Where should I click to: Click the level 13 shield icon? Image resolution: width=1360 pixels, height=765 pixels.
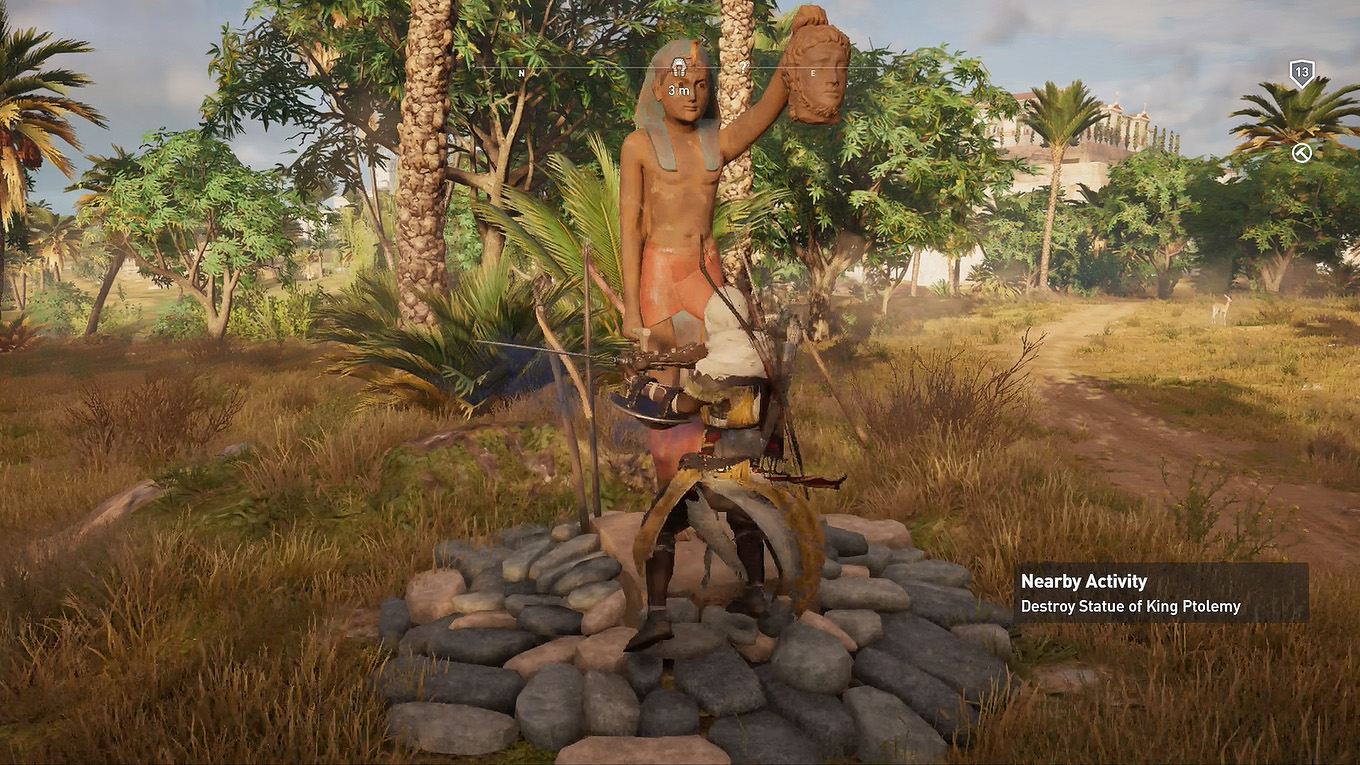[1300, 71]
